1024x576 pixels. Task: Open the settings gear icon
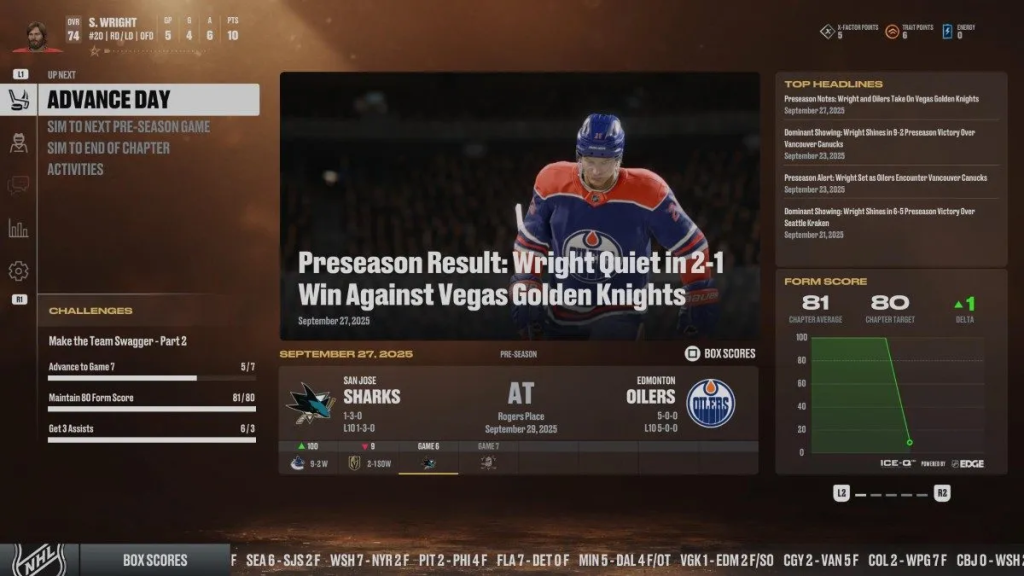point(18,271)
